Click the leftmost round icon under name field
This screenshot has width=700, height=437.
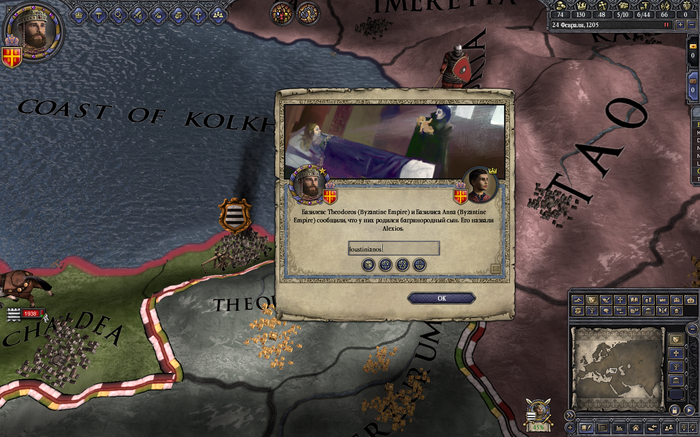tap(369, 265)
